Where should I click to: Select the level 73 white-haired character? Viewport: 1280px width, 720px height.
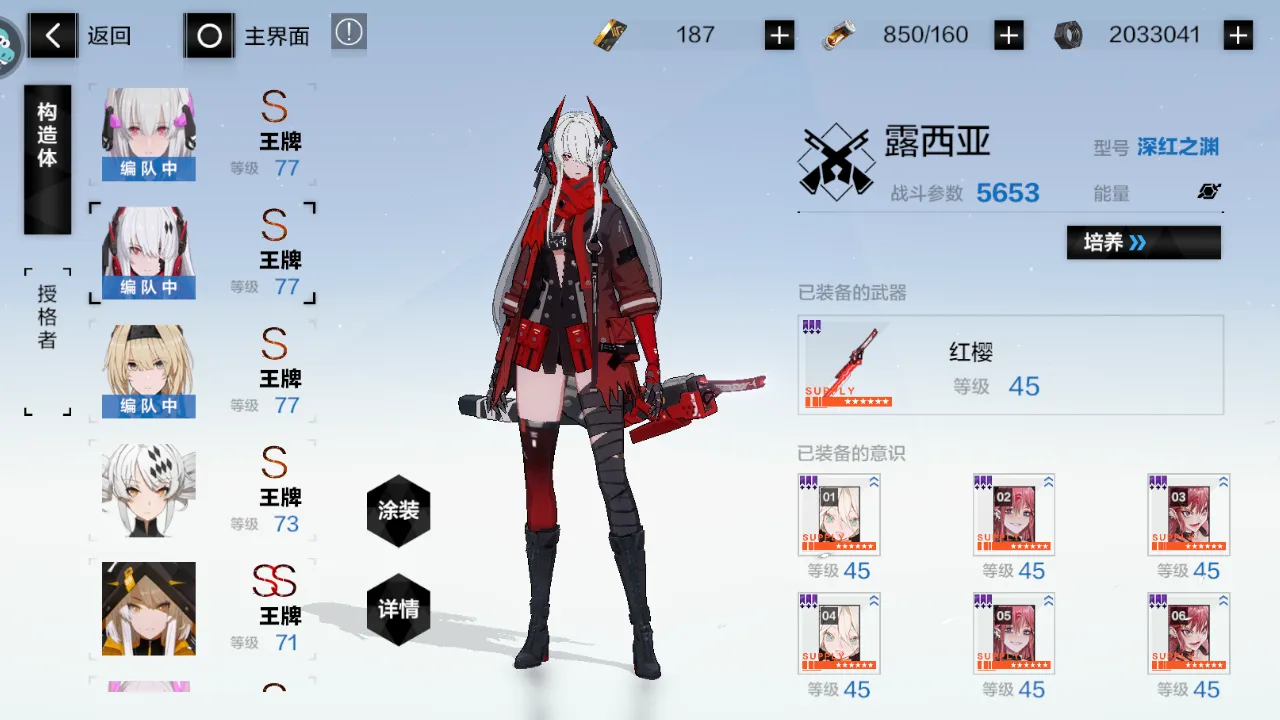(200, 490)
